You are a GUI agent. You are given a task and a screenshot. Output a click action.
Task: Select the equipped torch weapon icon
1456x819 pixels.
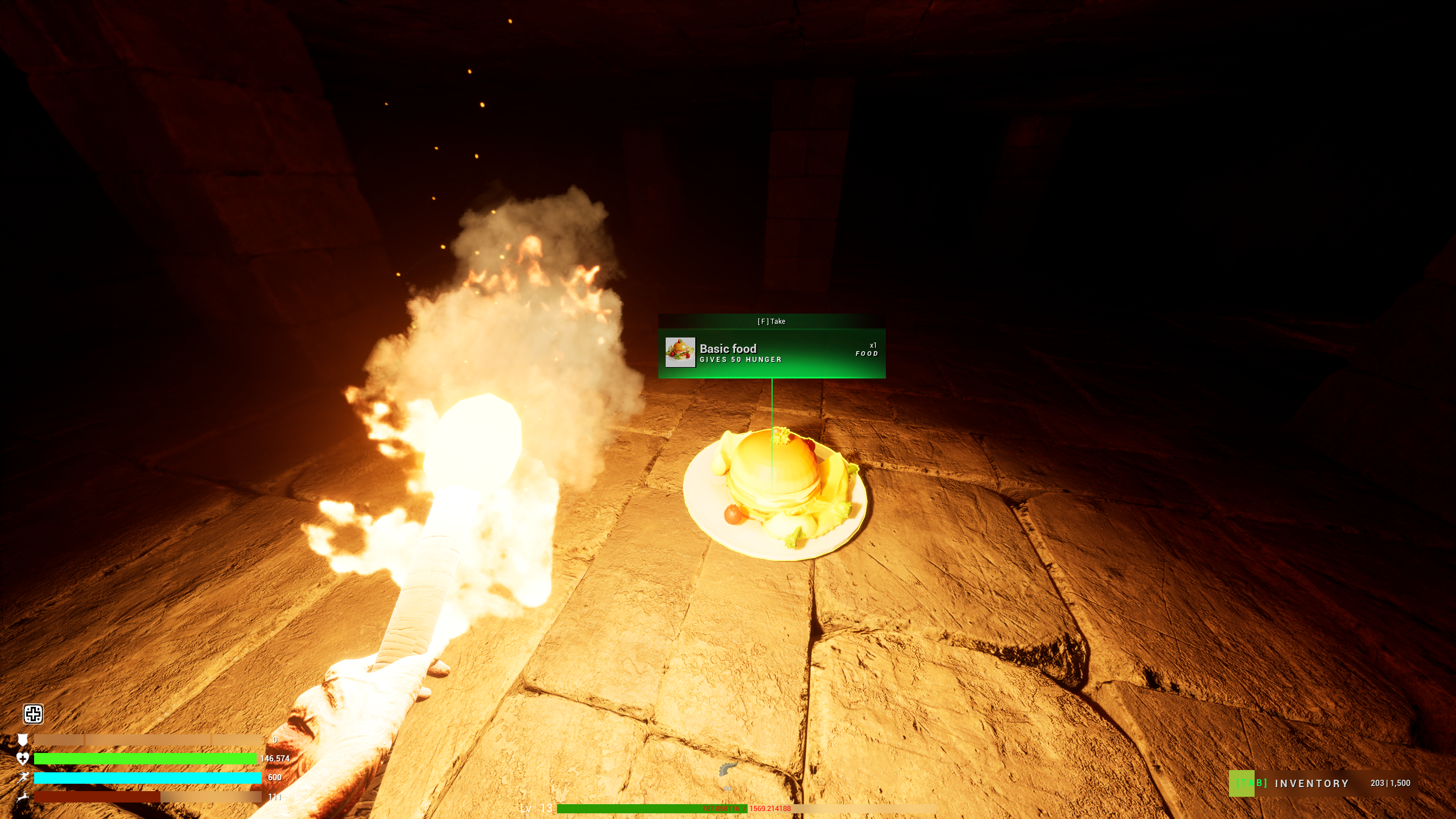click(728, 769)
